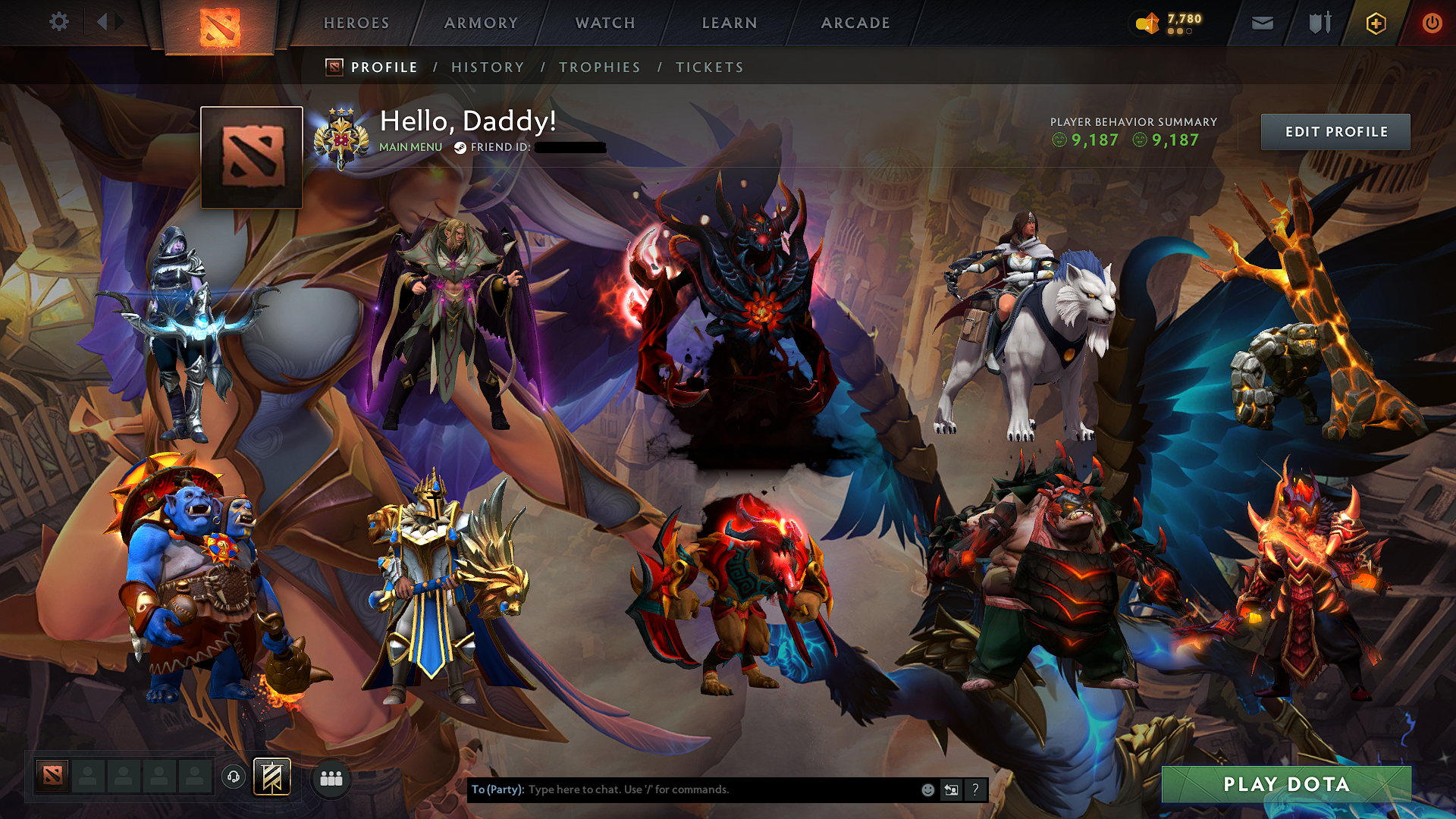The width and height of the screenshot is (1456, 819).
Task: Open the Armory shield and sword icon
Action: 1319,23
